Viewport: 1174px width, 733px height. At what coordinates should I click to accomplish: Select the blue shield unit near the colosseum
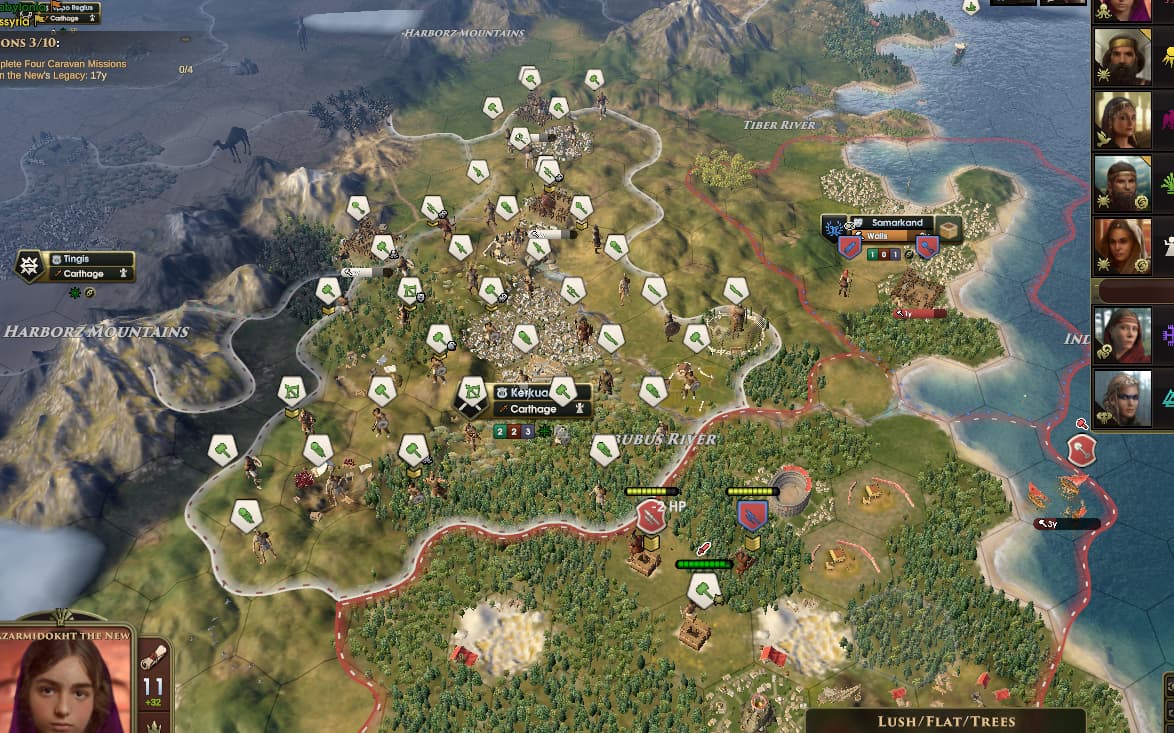click(x=752, y=515)
